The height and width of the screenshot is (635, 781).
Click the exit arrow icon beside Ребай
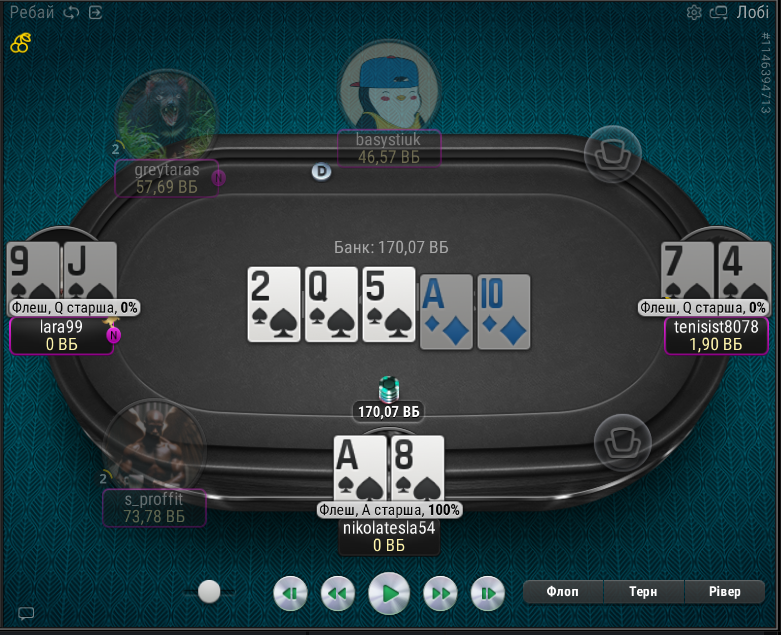95,13
